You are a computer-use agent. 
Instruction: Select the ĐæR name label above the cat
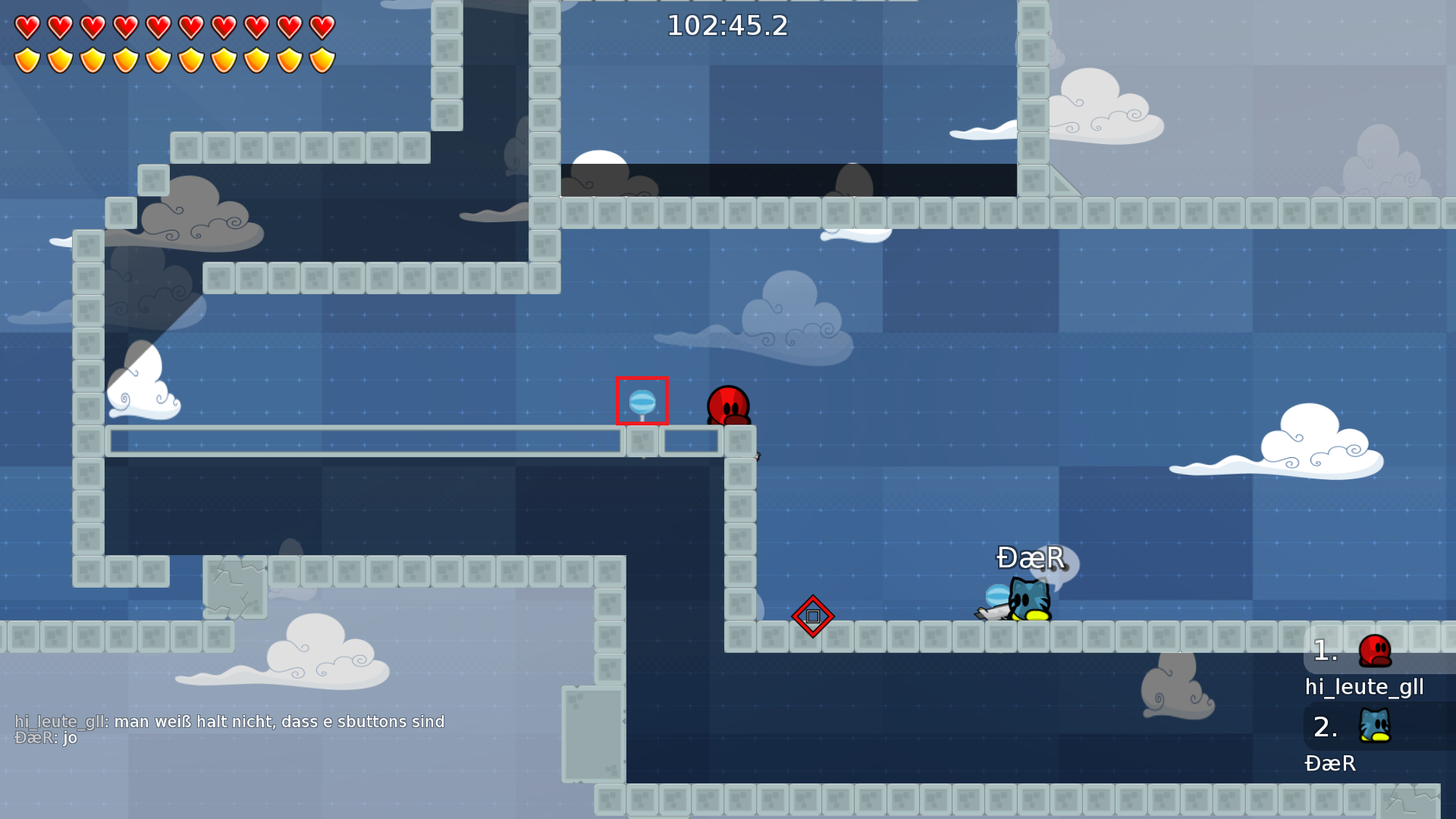point(1030,558)
